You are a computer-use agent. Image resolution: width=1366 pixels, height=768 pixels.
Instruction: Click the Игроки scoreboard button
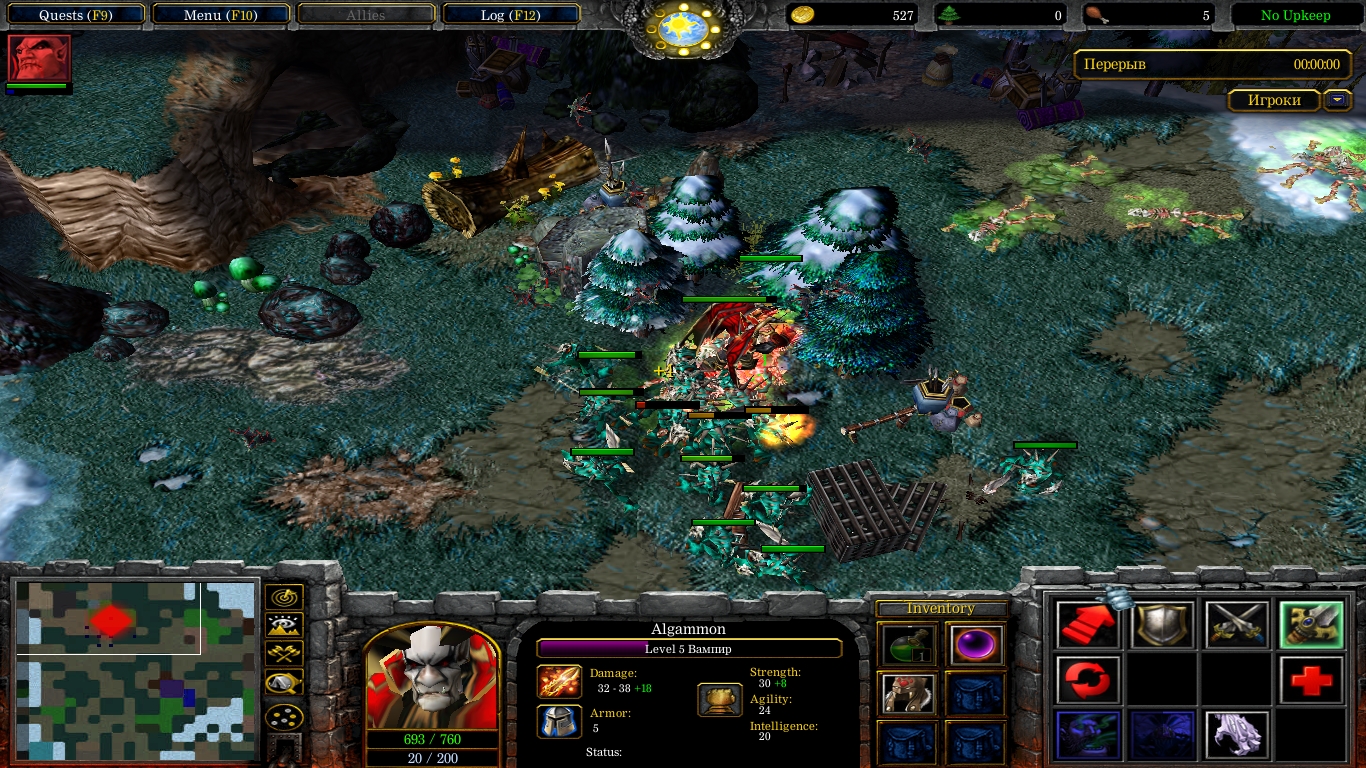pos(1273,100)
